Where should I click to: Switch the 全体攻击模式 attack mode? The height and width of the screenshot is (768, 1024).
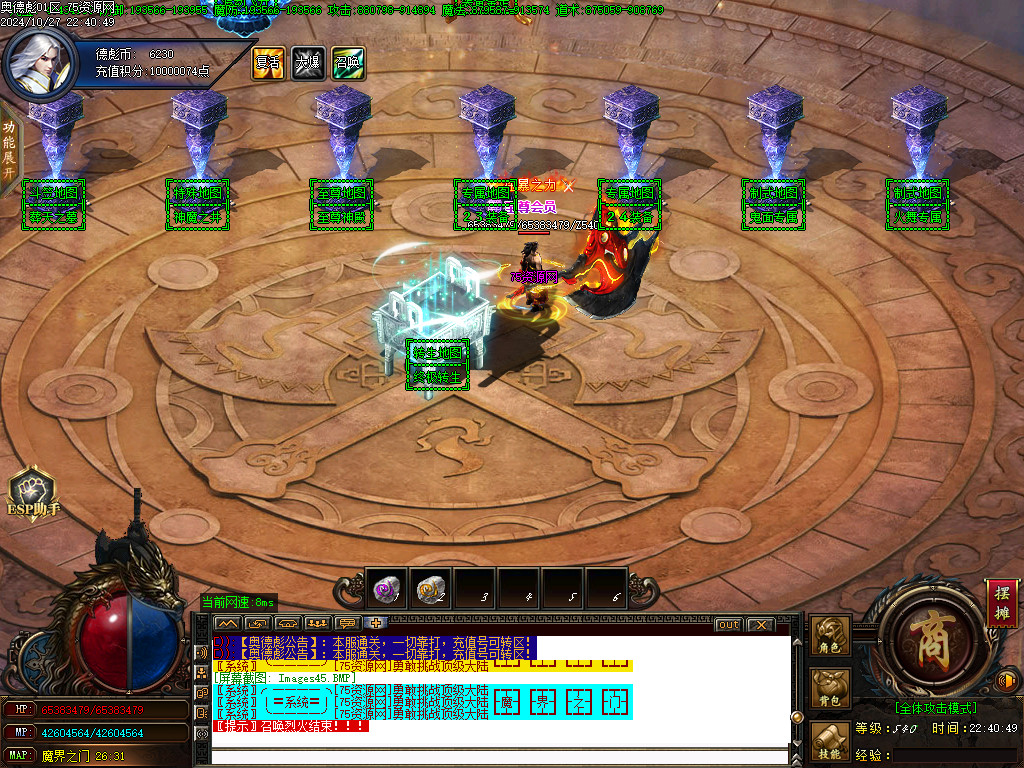[x=934, y=707]
